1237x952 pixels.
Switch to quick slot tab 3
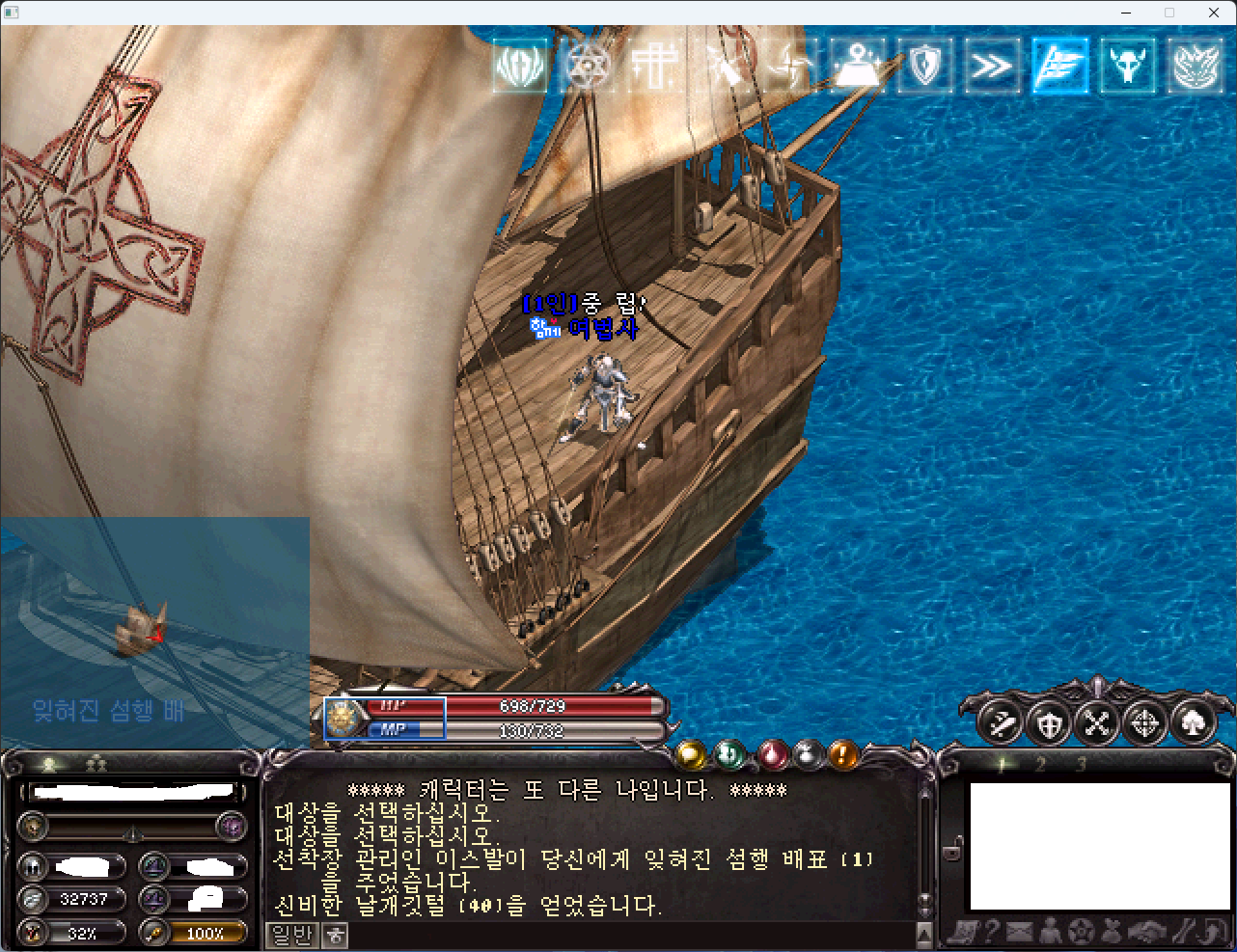coord(1081,765)
